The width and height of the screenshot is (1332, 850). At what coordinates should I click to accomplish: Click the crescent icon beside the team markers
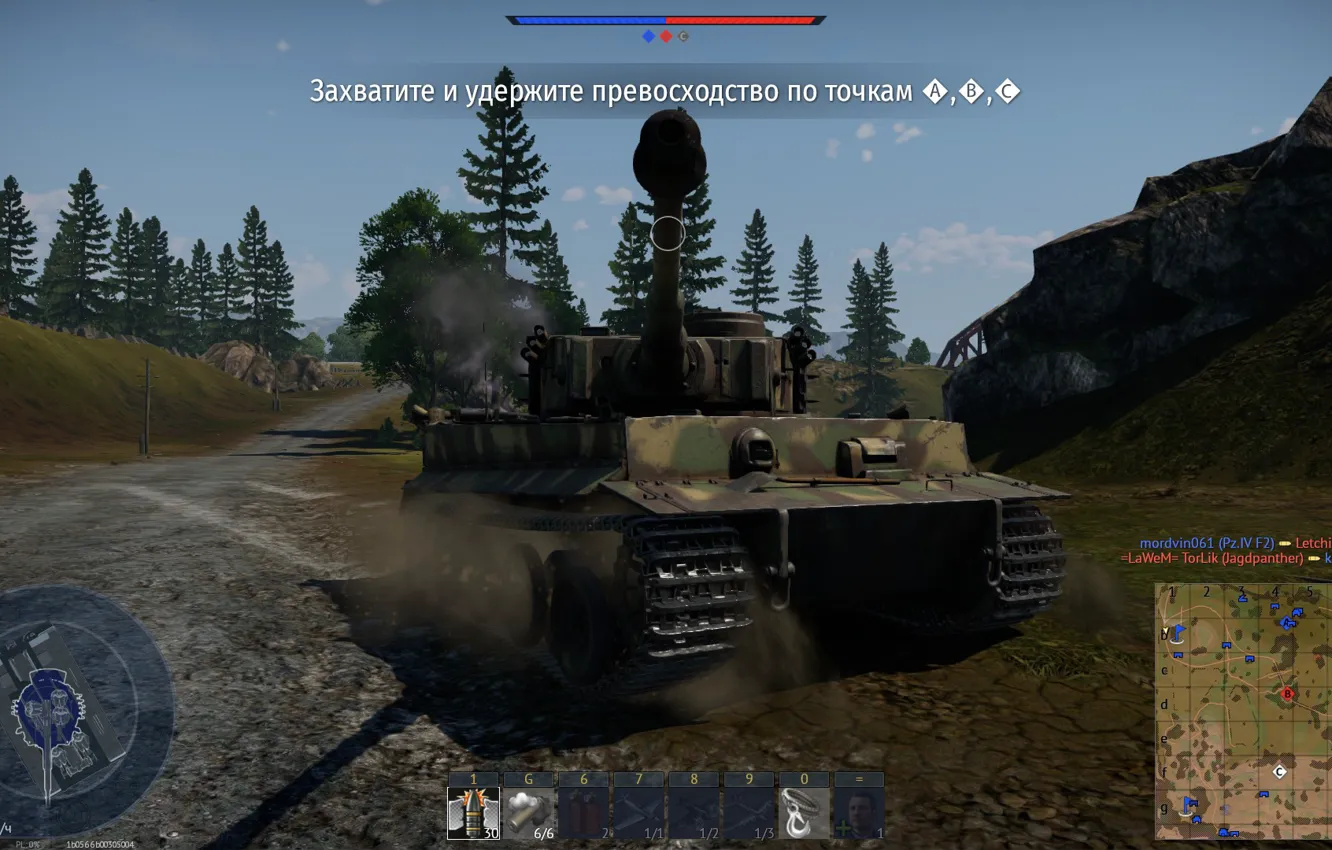point(684,37)
